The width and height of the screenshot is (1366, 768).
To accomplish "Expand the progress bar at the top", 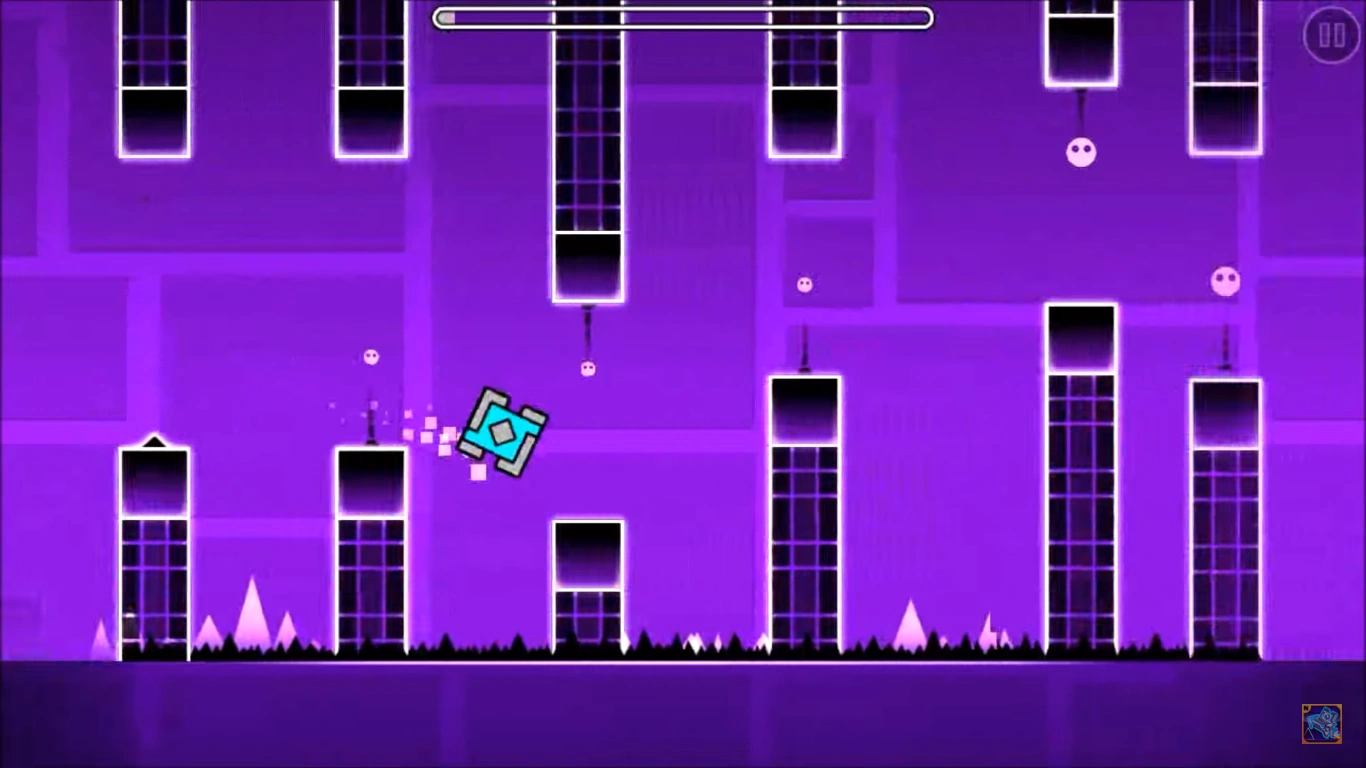I will (680, 17).
